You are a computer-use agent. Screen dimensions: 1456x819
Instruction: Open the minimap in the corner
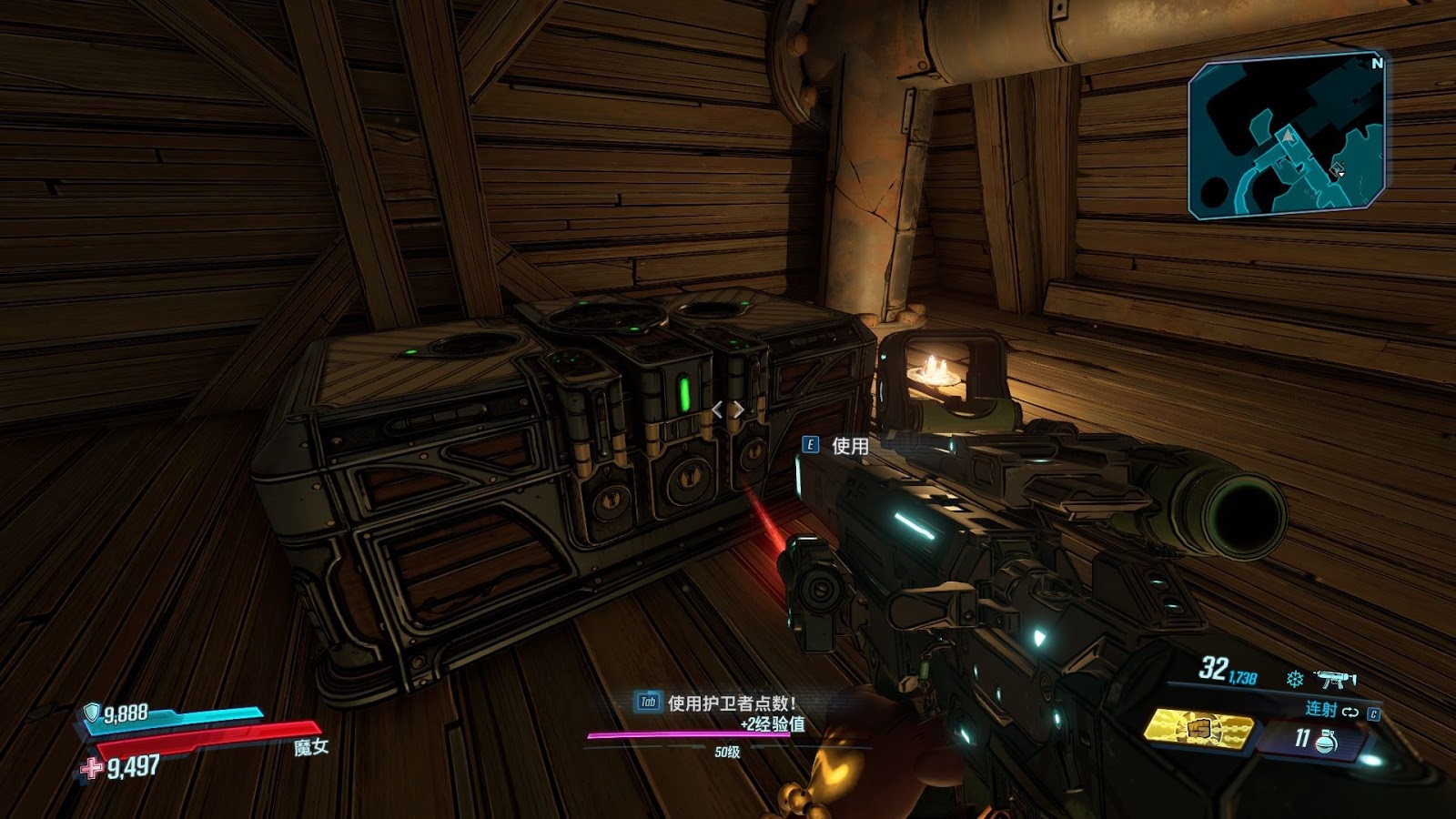[1287, 136]
